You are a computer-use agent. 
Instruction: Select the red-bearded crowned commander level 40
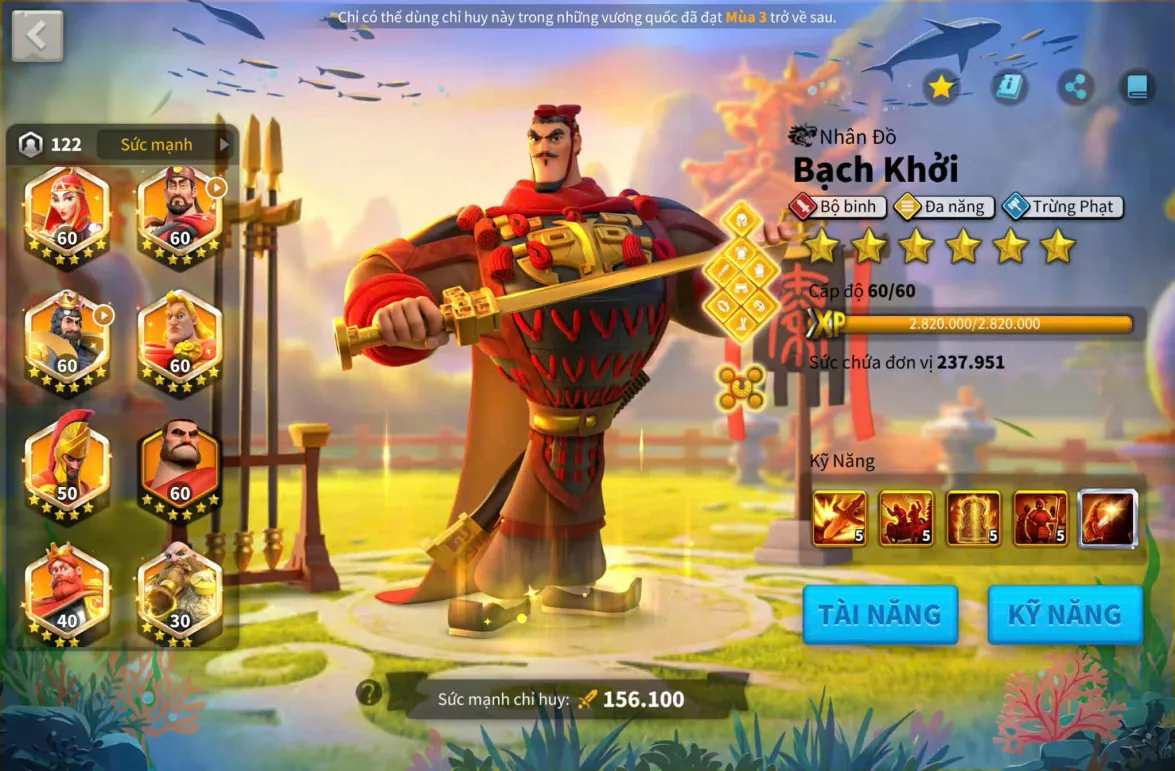pyautogui.click(x=66, y=592)
